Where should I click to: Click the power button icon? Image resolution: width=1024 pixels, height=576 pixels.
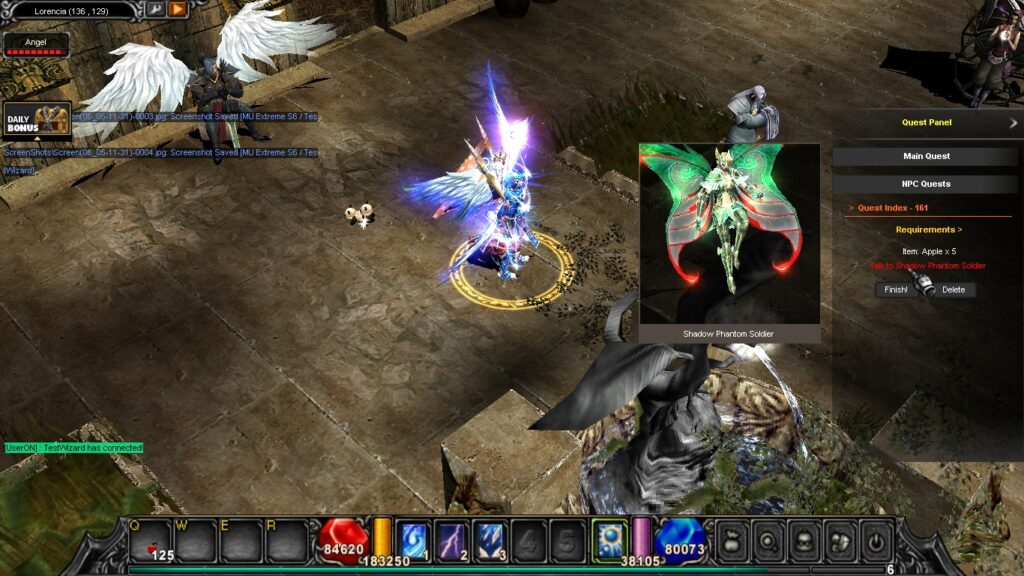(875, 540)
